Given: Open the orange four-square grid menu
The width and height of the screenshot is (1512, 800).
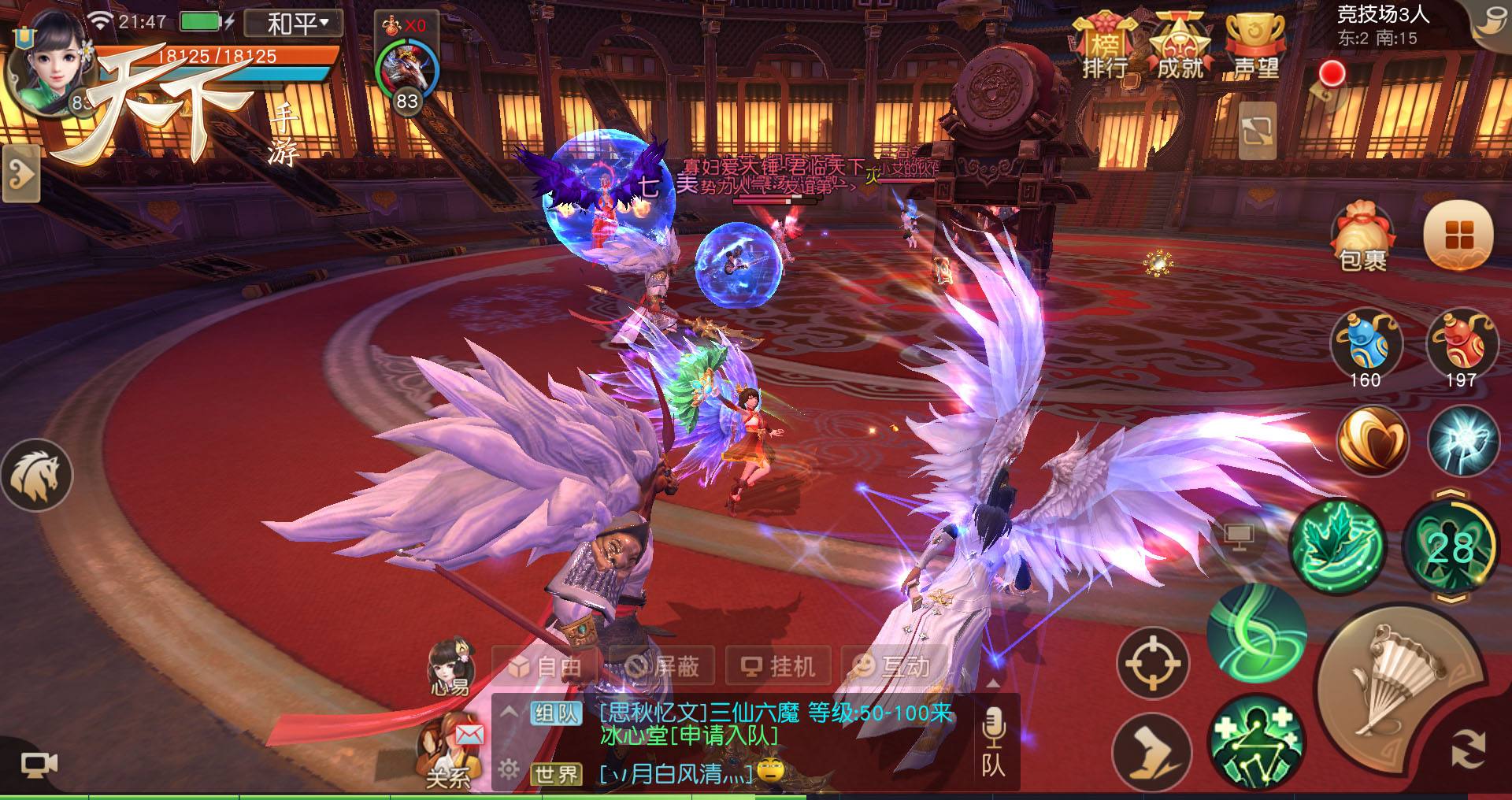Looking at the screenshot, I should click(1458, 235).
